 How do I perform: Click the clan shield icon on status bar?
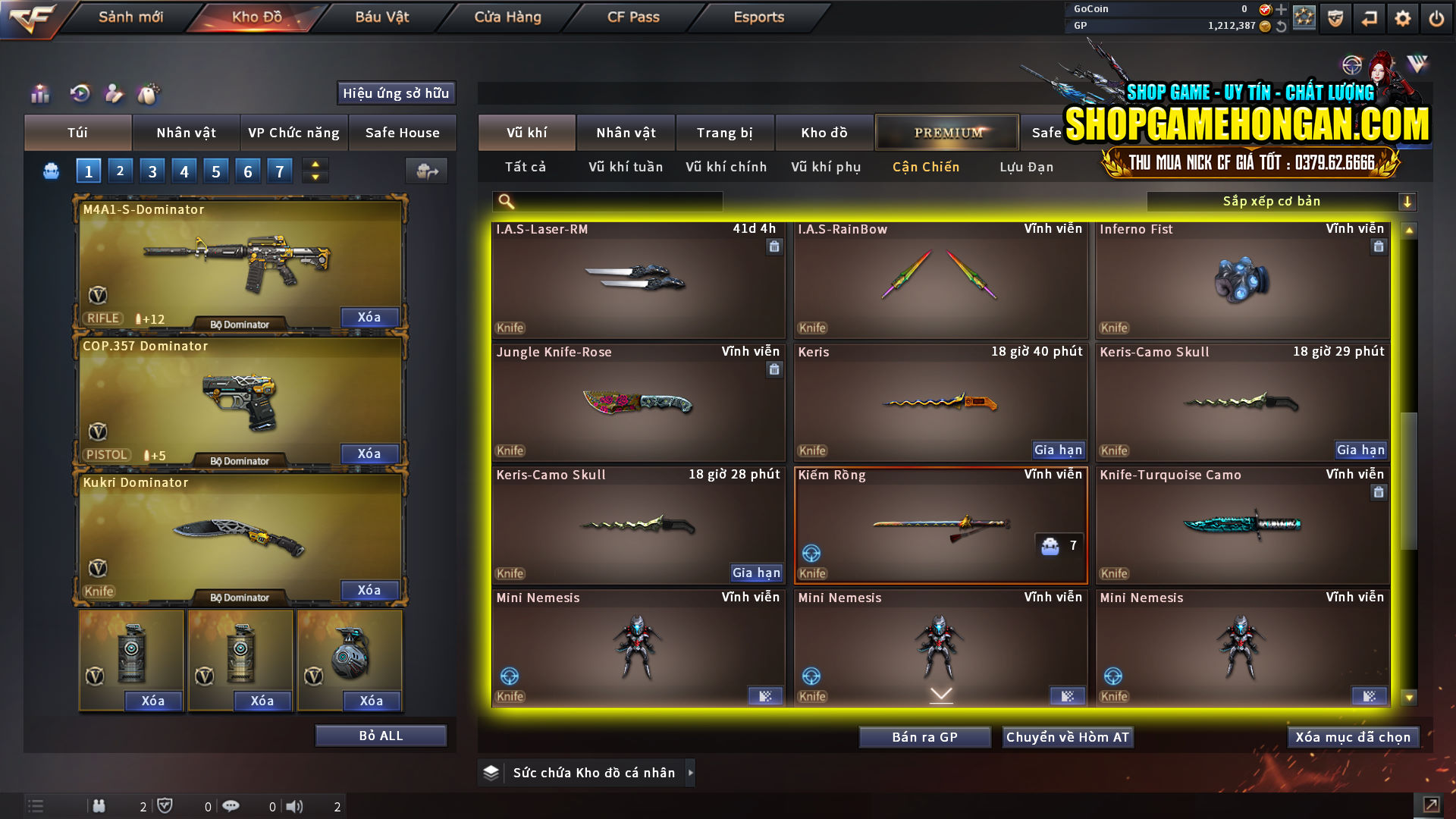(x=166, y=806)
